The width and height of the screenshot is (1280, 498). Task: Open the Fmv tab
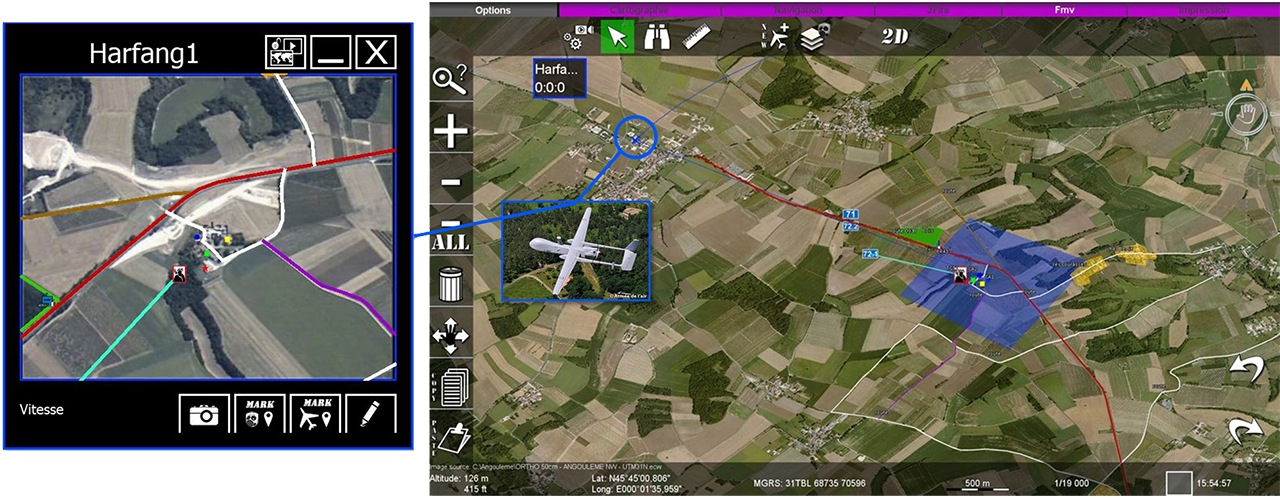coord(1063,10)
